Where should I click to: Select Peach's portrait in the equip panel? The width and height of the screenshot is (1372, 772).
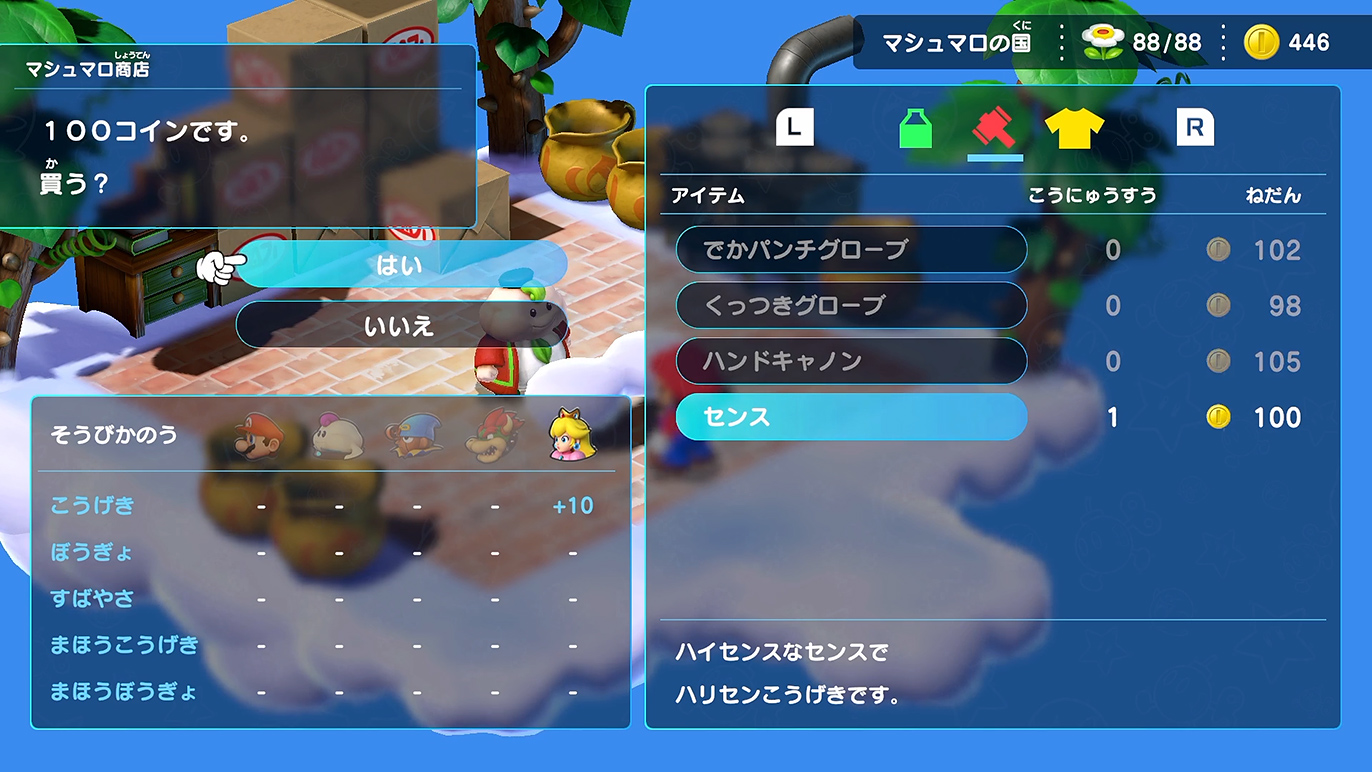[x=571, y=436]
